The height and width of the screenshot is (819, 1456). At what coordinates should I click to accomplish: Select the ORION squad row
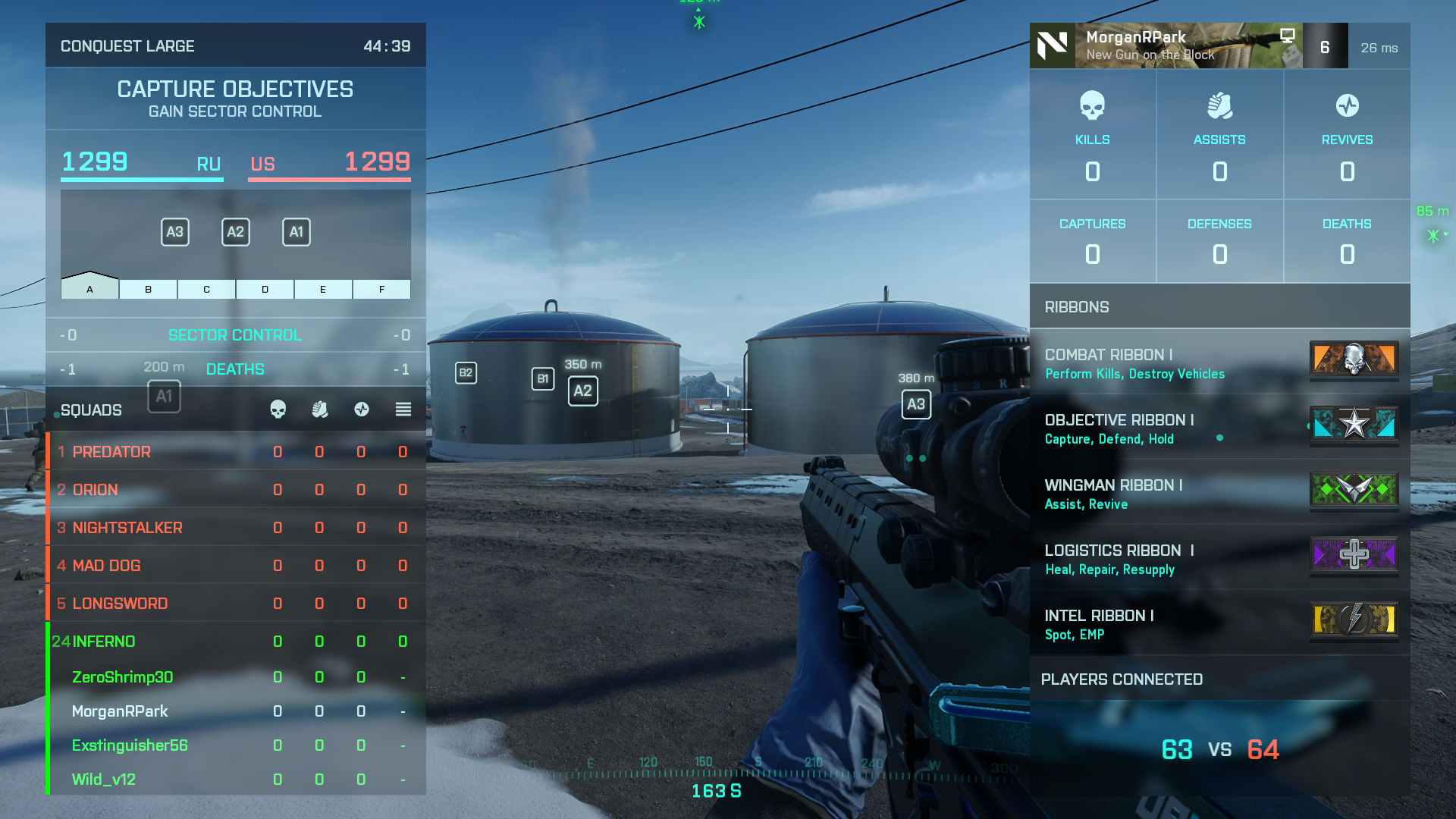point(235,490)
